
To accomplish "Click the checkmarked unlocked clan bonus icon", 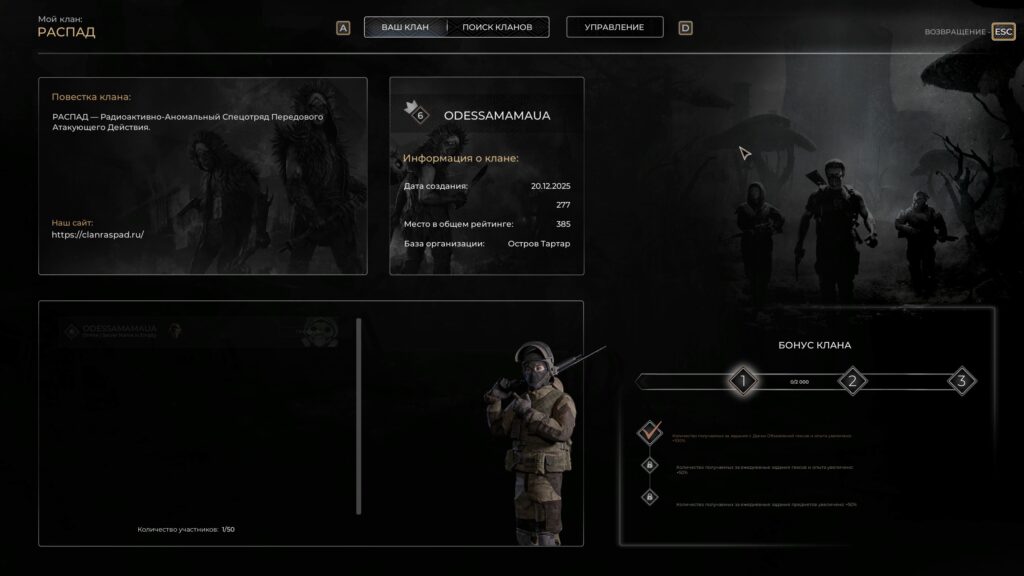I will coord(650,433).
